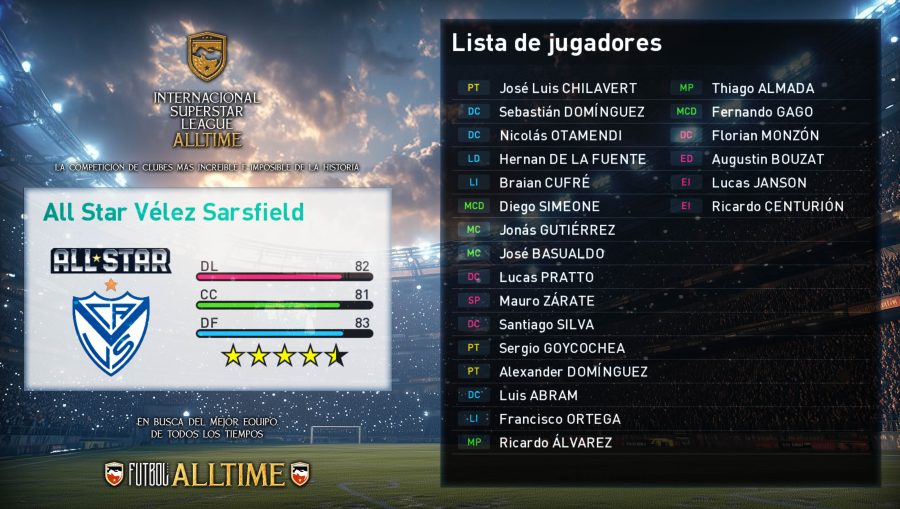900x509 pixels.
Task: Pick Hernan DE LA FUENTE entry
Action: (572, 159)
